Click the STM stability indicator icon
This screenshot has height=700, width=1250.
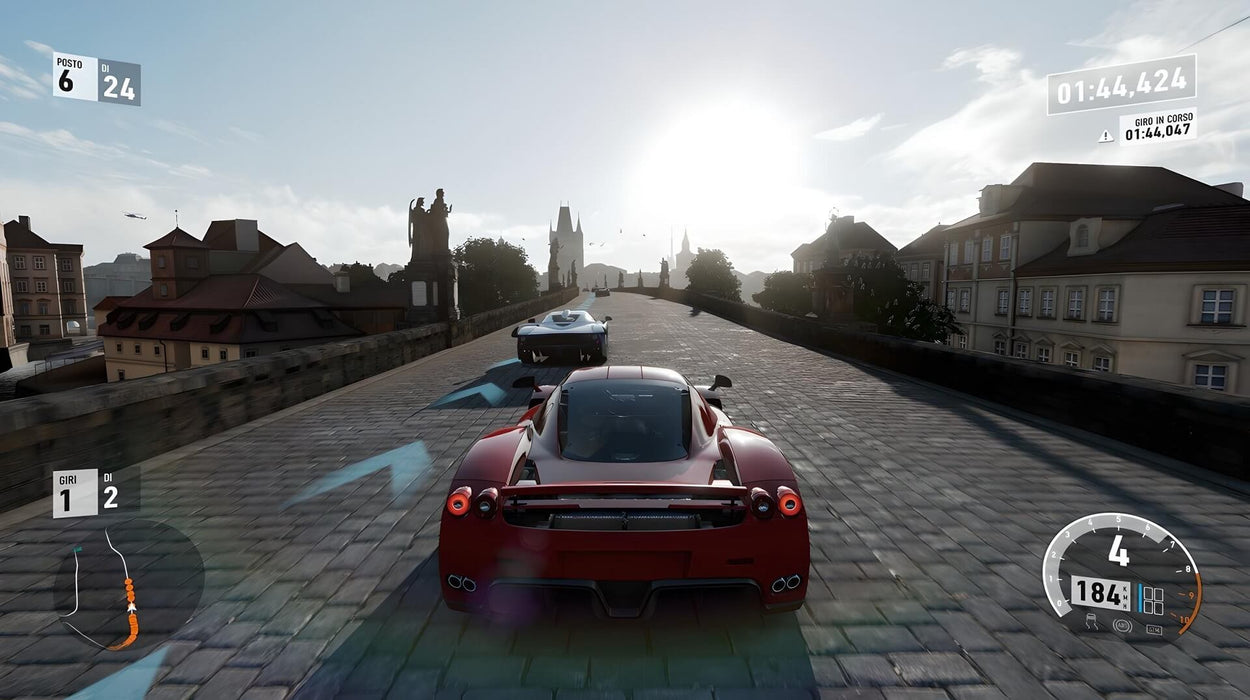tap(1154, 629)
